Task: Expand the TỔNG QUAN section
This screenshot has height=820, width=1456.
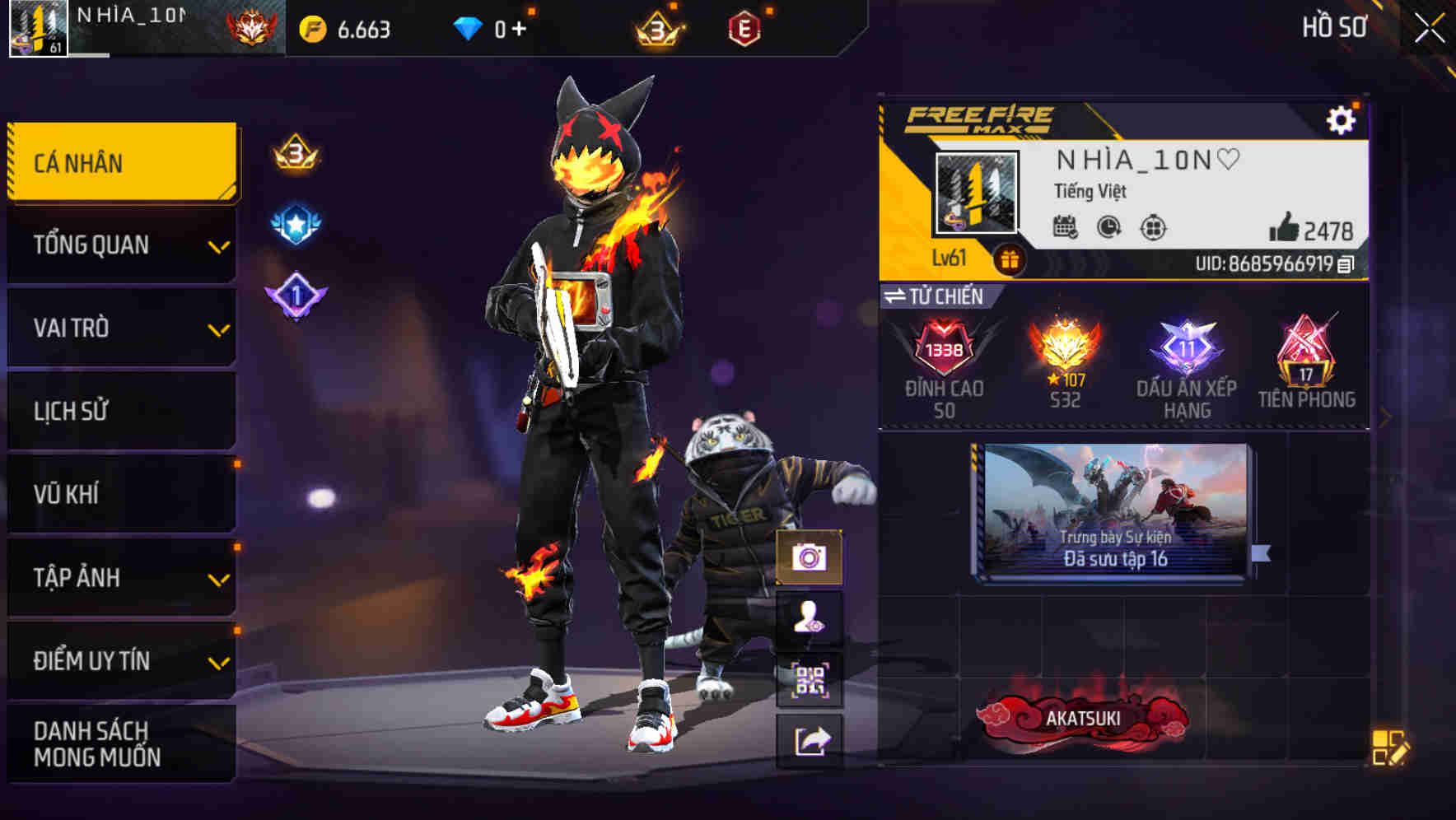Action: tap(120, 245)
